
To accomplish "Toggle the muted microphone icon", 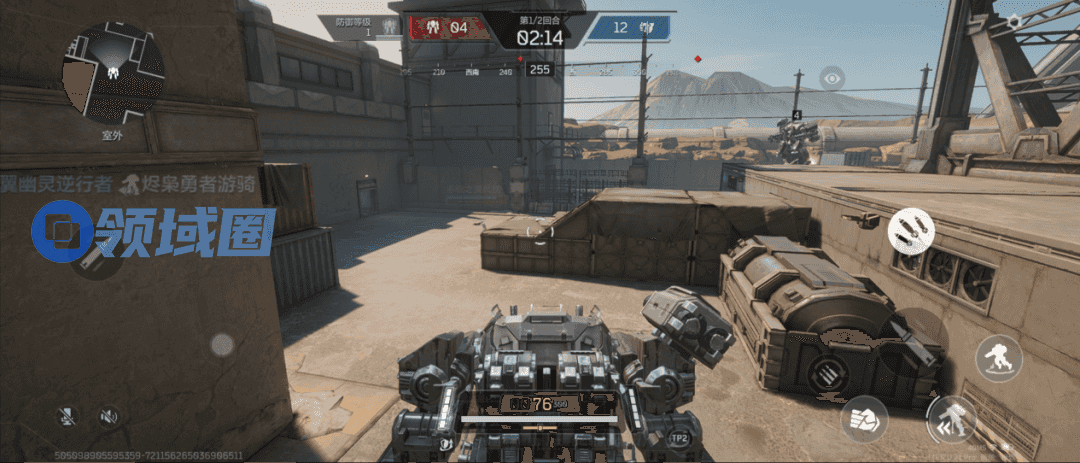I will tap(68, 417).
